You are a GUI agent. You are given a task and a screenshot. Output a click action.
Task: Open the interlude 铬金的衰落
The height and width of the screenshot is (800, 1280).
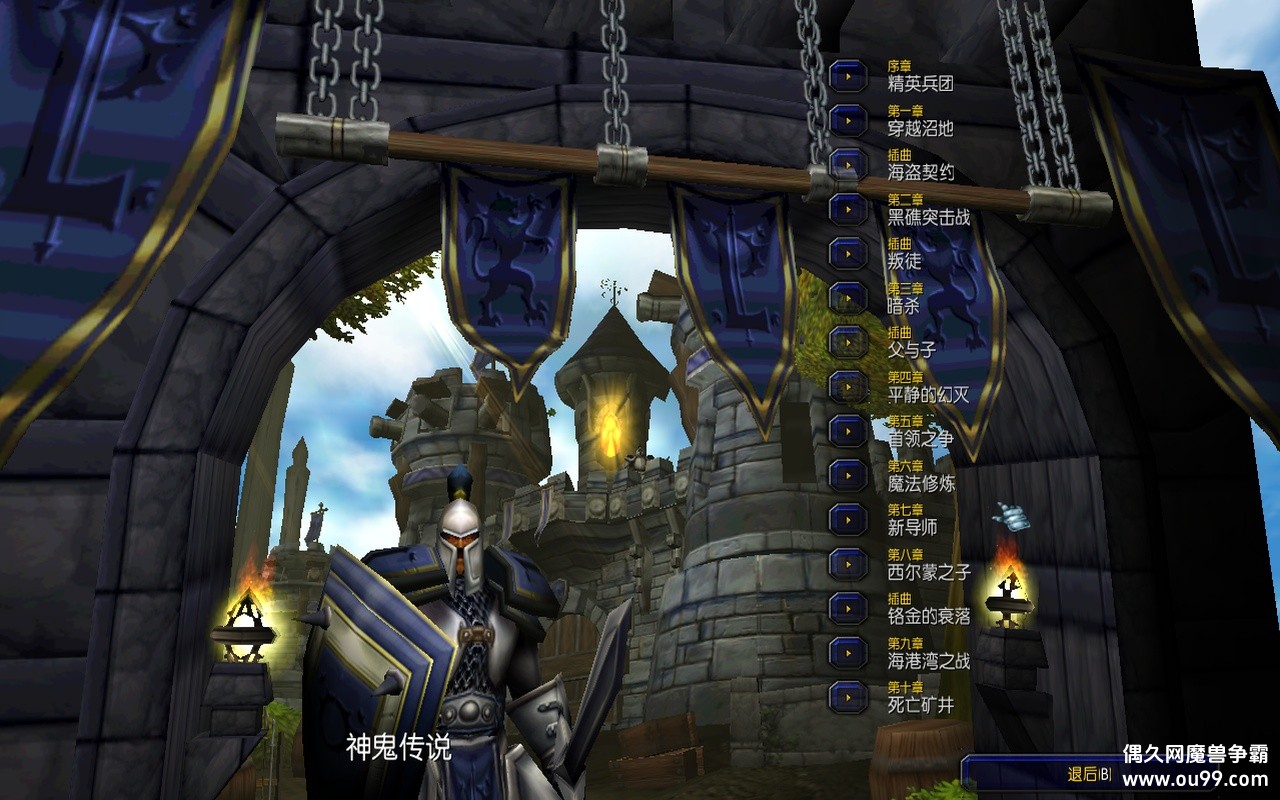tap(848, 608)
